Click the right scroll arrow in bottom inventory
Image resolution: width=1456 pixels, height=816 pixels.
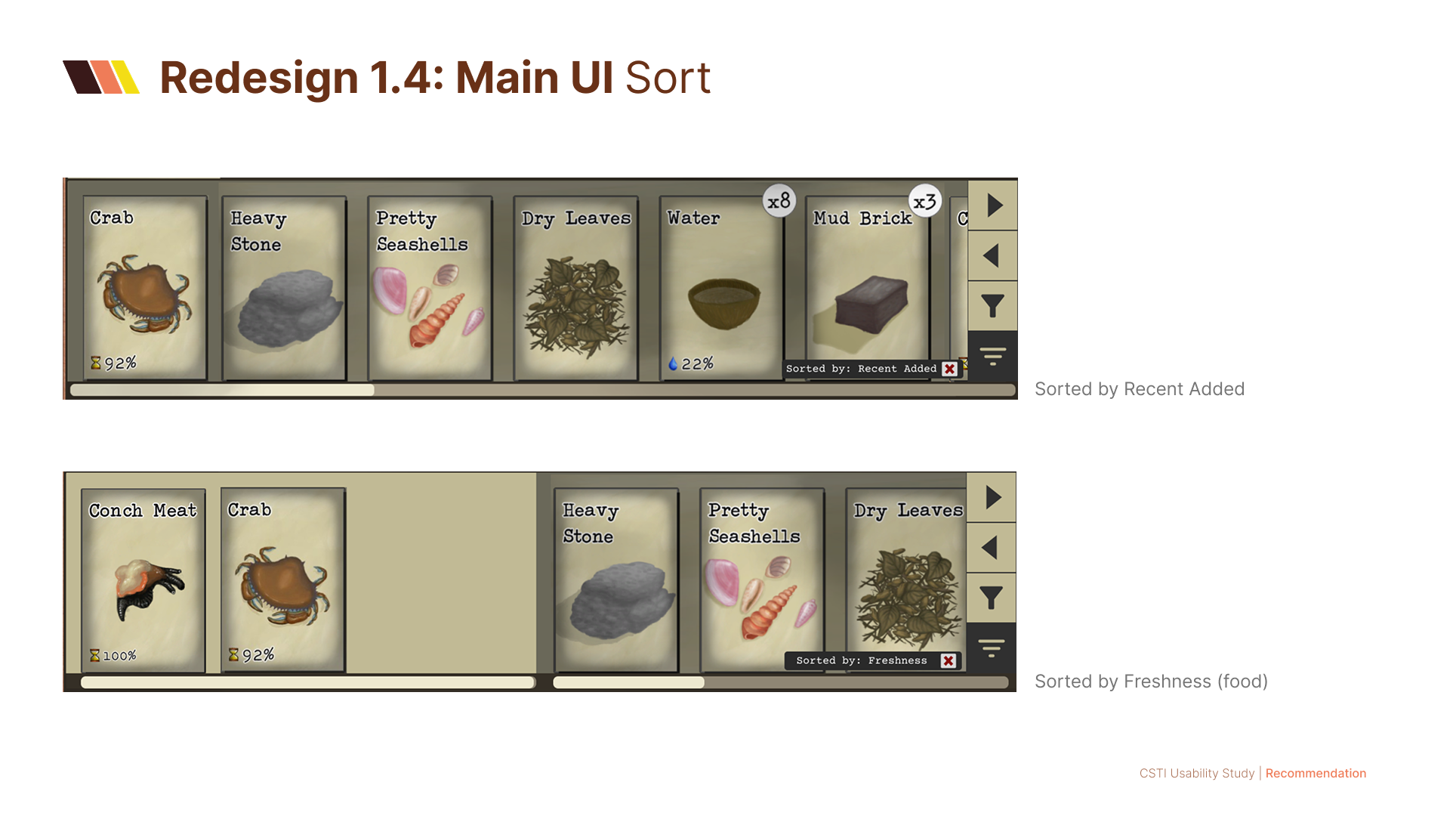(992, 499)
